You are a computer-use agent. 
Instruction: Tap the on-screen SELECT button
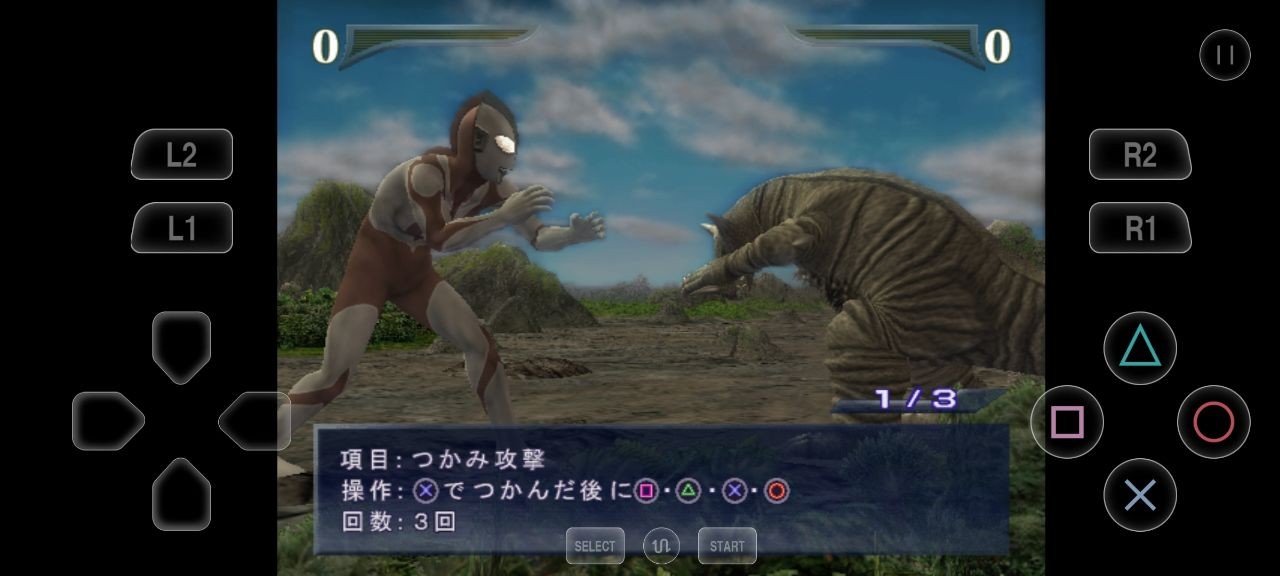(x=595, y=546)
